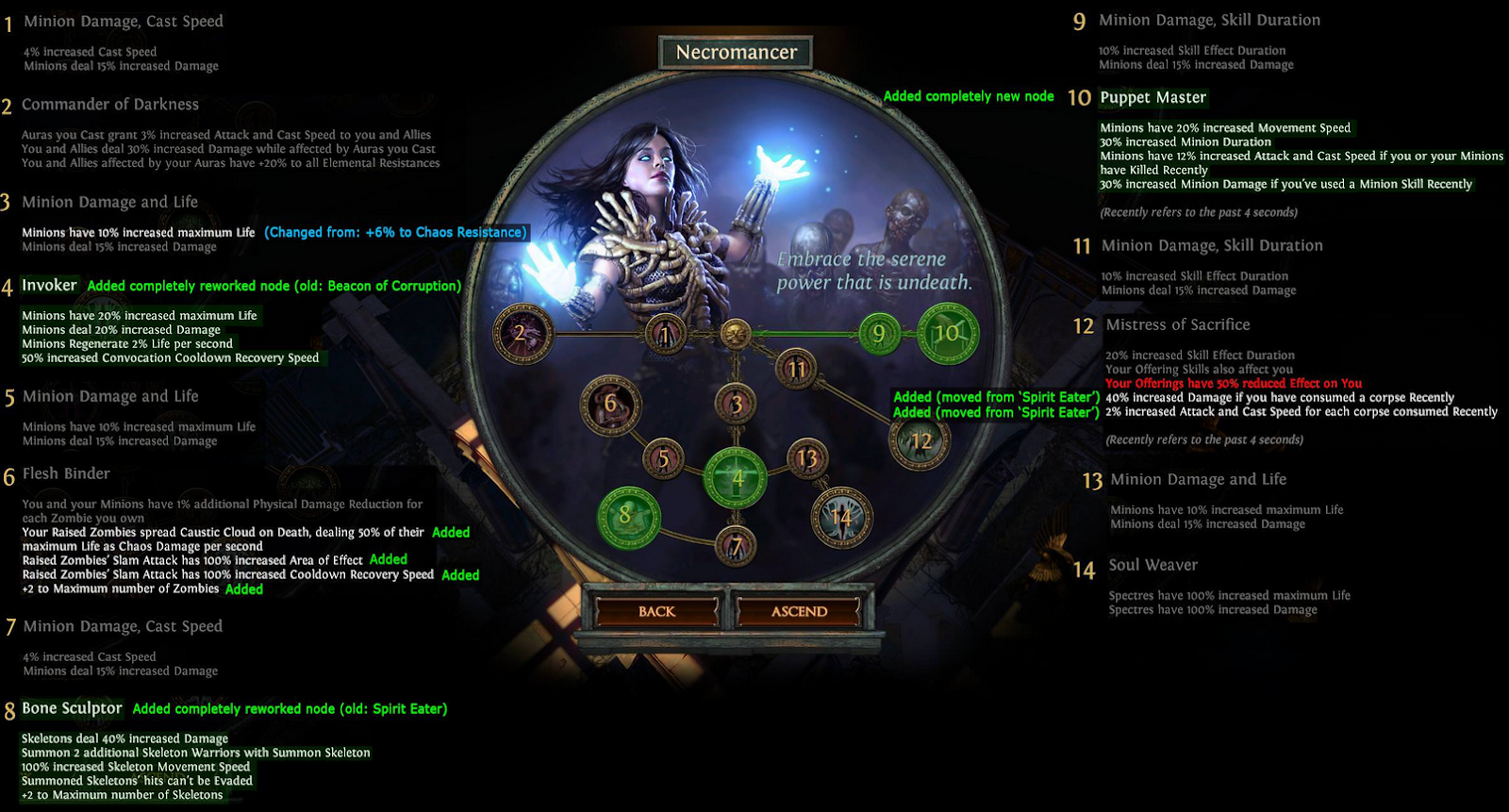Select the small node numbered 5

tap(666, 458)
